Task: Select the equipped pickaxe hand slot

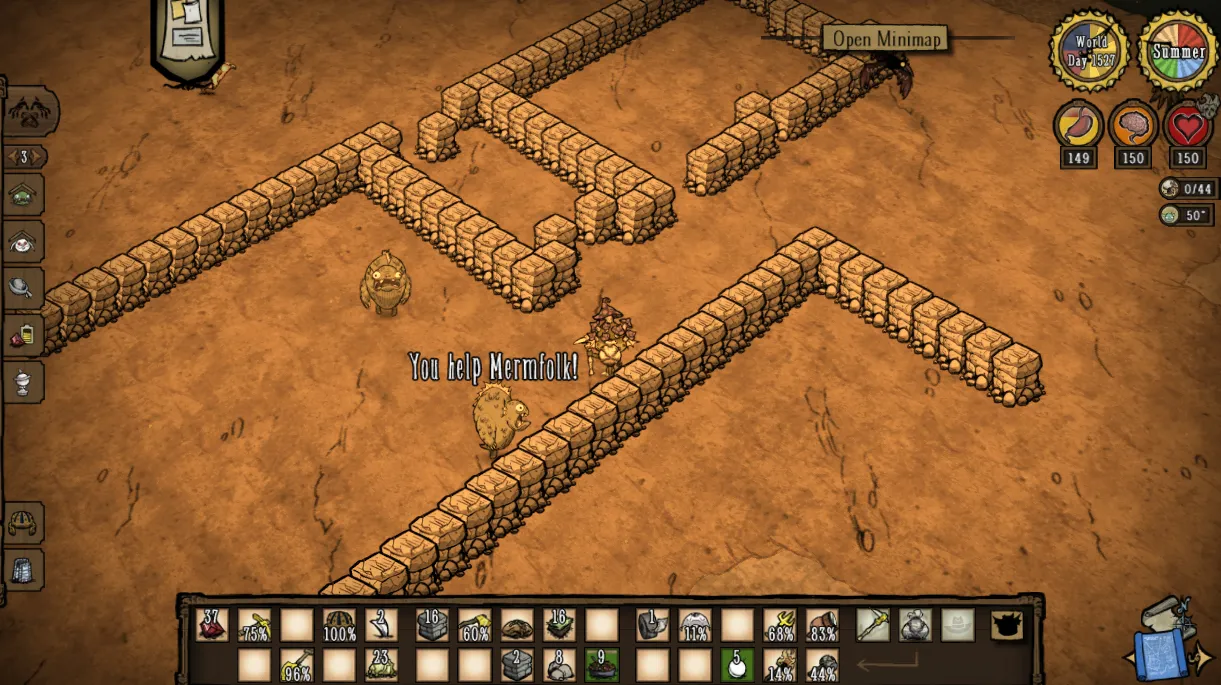Action: tap(872, 625)
